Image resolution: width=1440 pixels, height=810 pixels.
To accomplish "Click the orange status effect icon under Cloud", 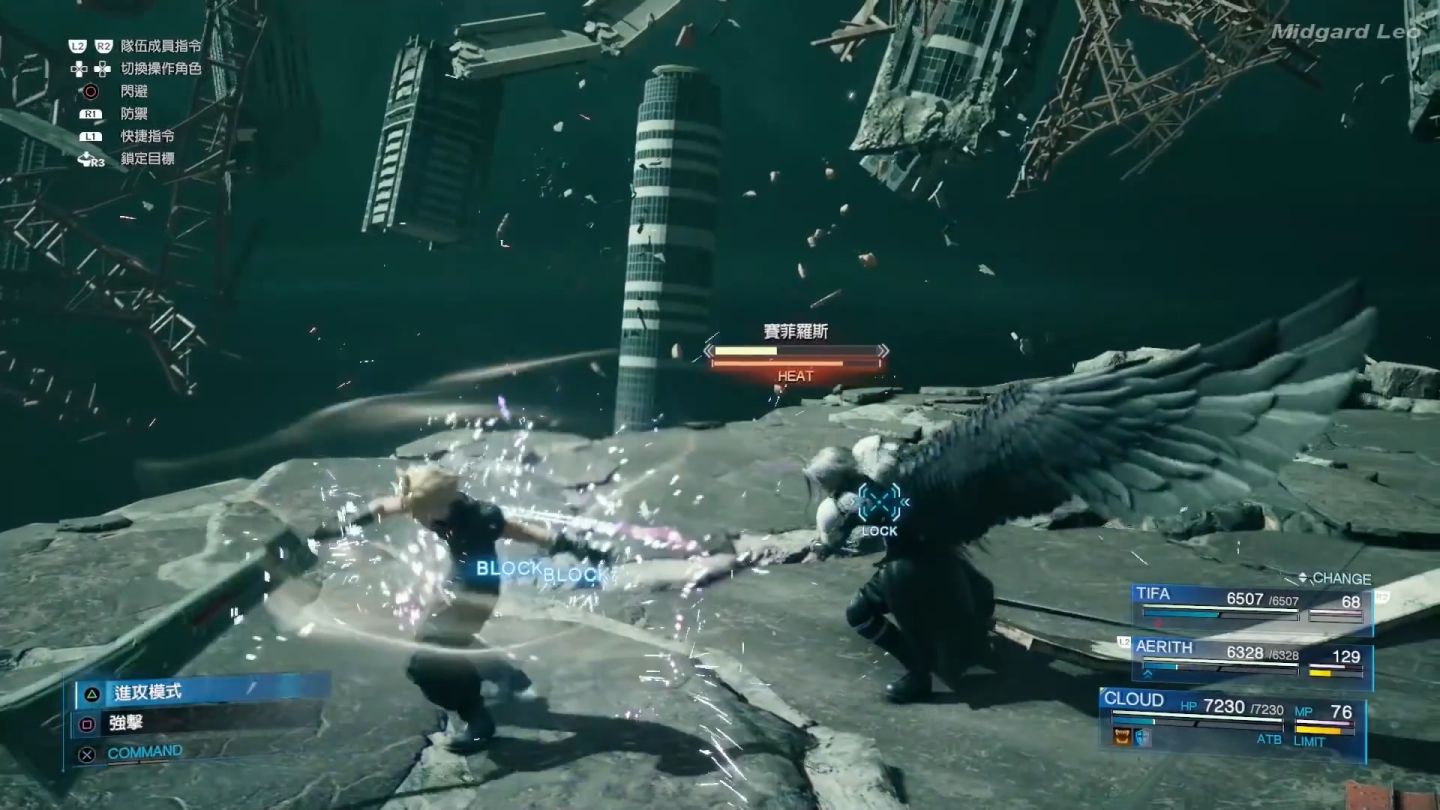I will click(x=1122, y=738).
